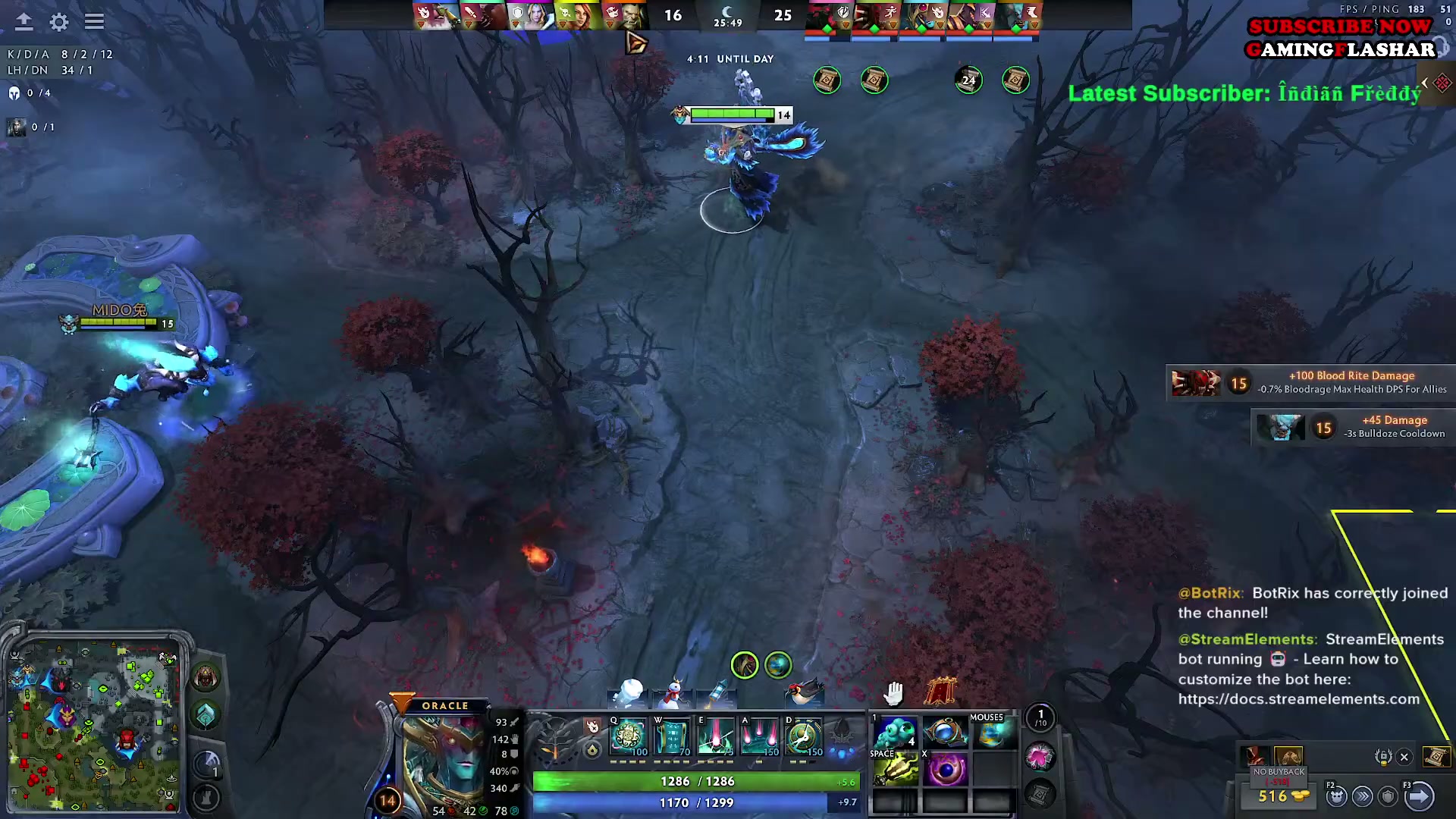Click the F3 courier deliver arrow

1421,795
